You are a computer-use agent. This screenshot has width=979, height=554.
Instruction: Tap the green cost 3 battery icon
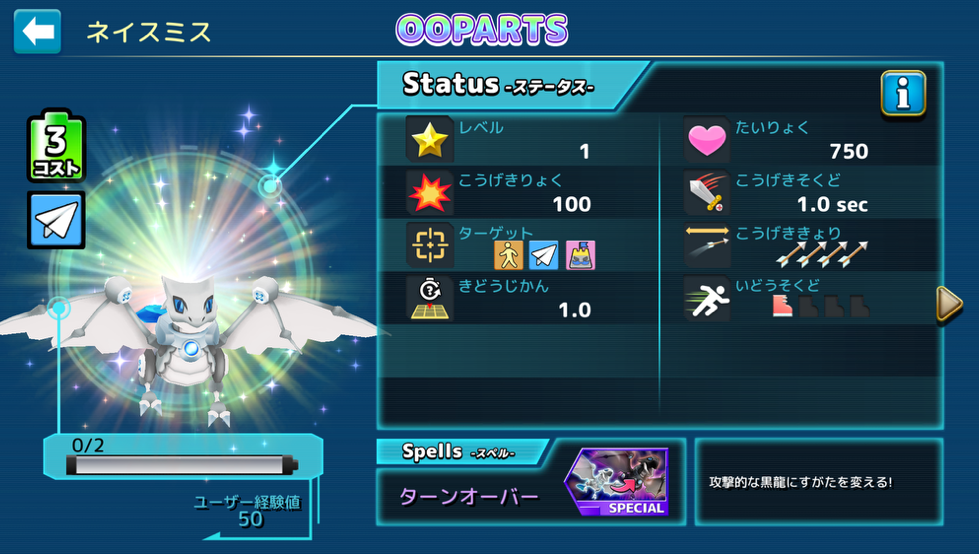pos(56,149)
